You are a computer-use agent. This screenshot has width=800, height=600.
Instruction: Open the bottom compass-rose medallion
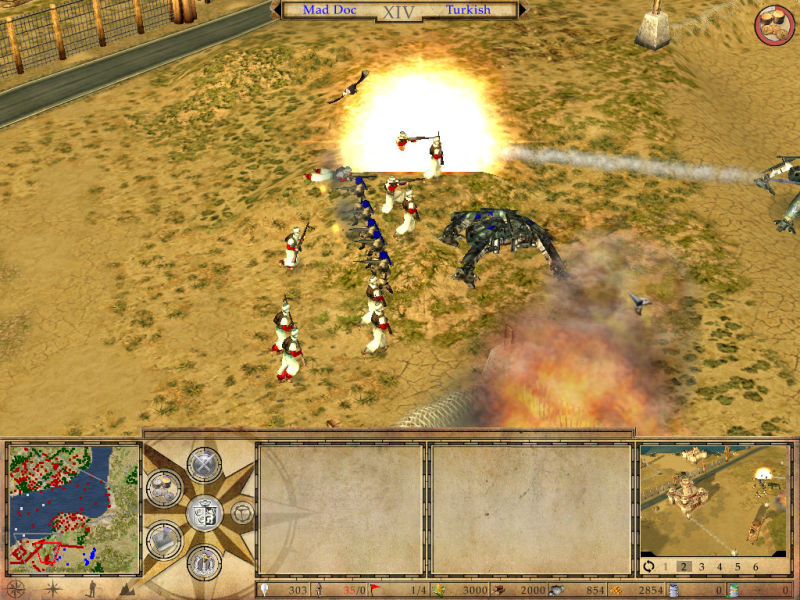203,561
